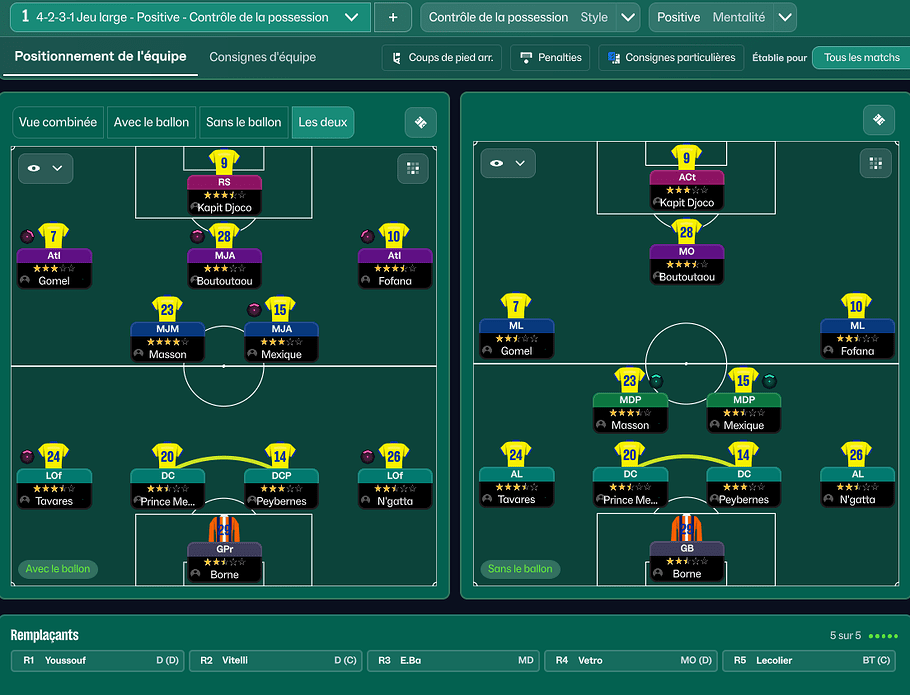Image resolution: width=910 pixels, height=695 pixels.
Task: Open the Penalties settings
Action: click(550, 58)
